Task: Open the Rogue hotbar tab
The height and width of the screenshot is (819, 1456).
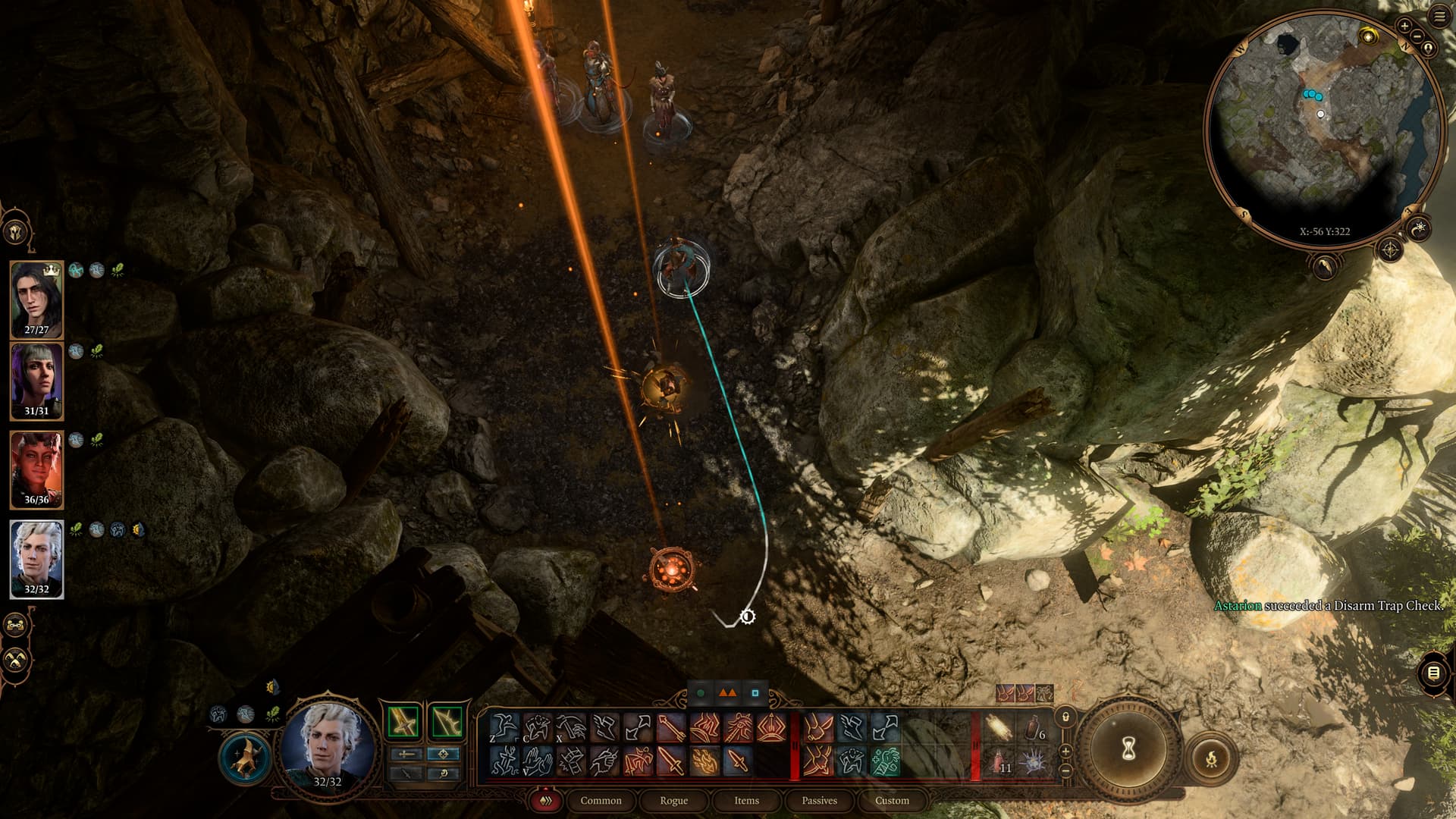Action: coord(673,800)
